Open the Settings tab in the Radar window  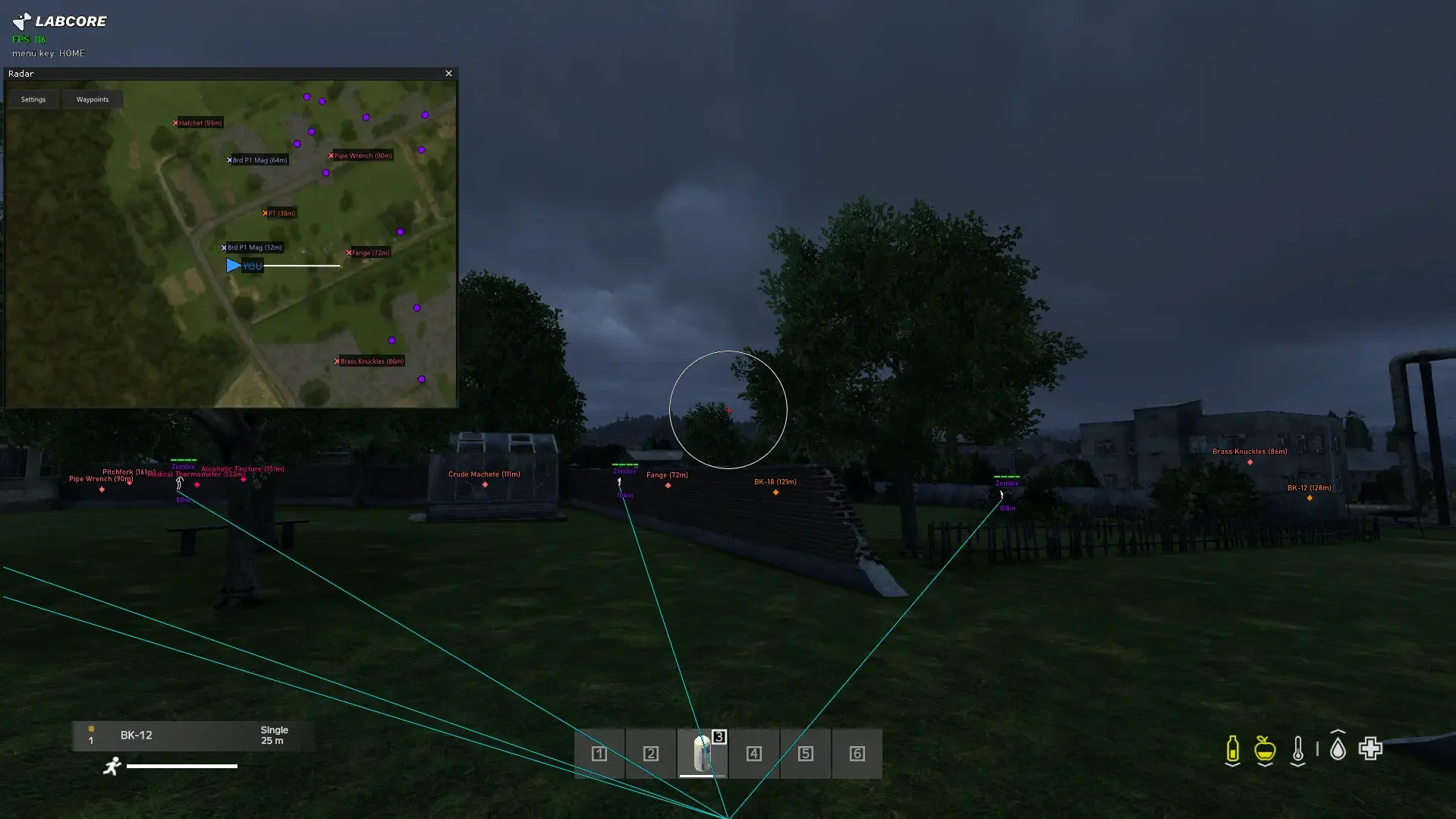point(33,99)
